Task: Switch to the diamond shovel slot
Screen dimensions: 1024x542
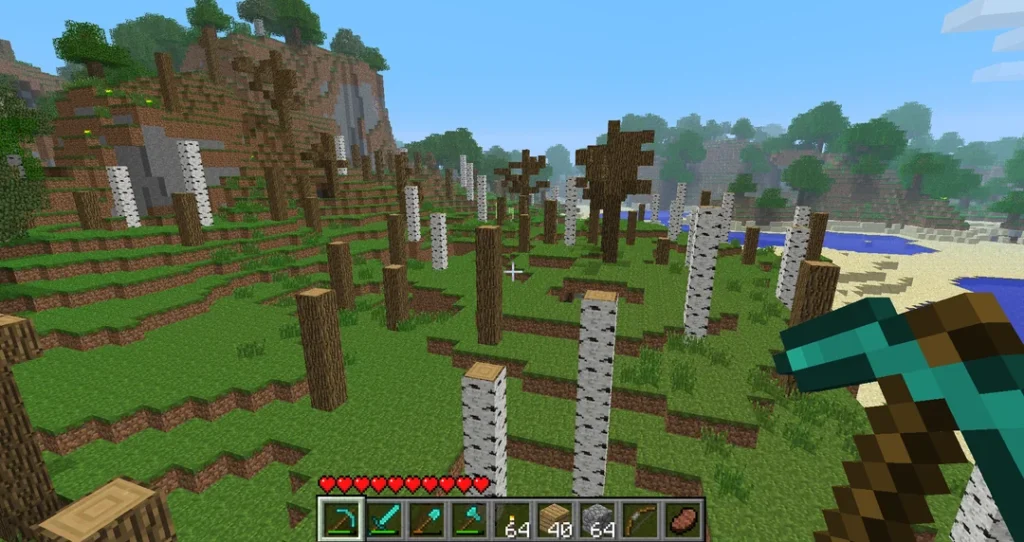Action: tap(426, 519)
